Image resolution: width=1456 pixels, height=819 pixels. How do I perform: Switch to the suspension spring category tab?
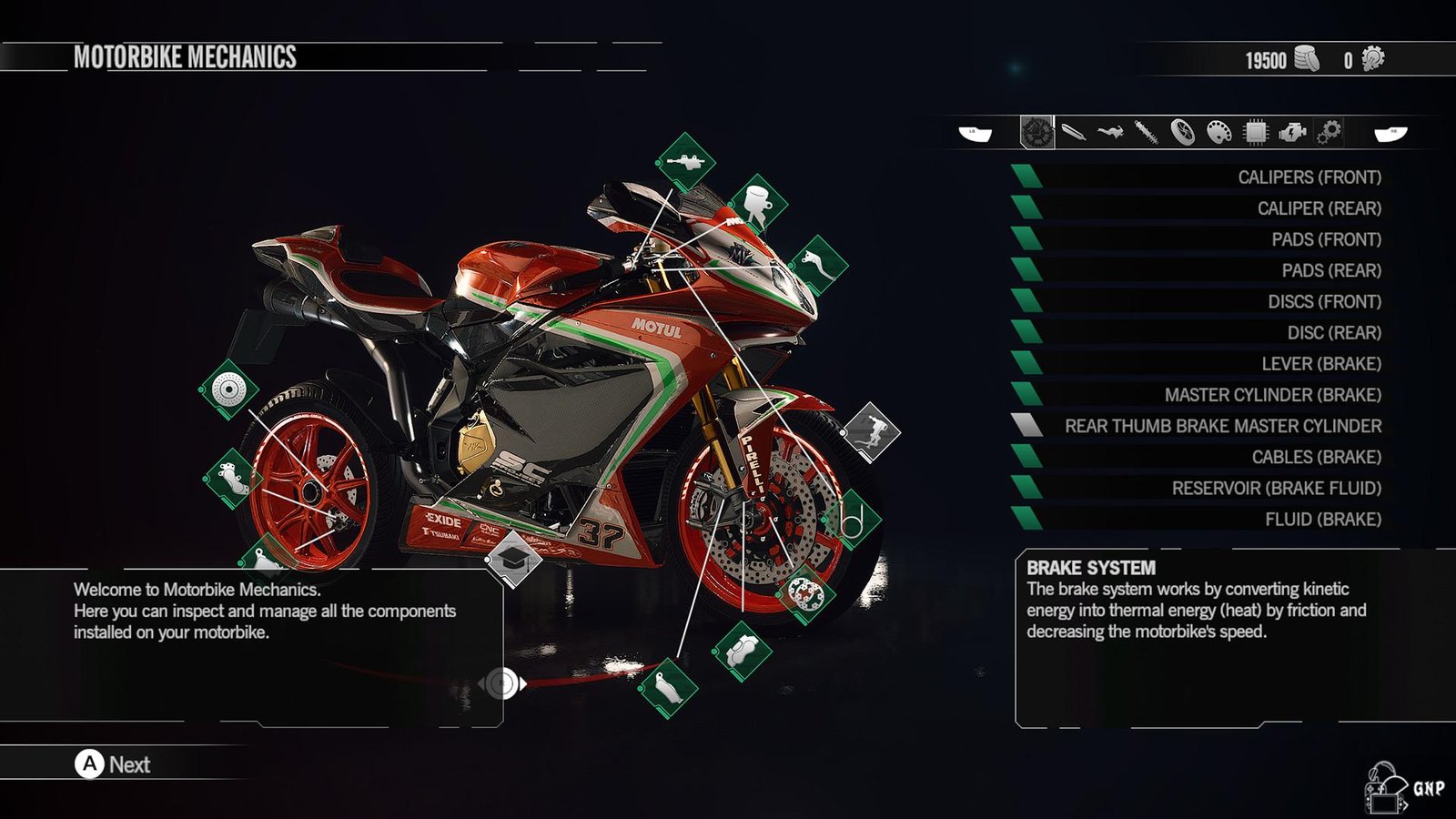[1146, 133]
